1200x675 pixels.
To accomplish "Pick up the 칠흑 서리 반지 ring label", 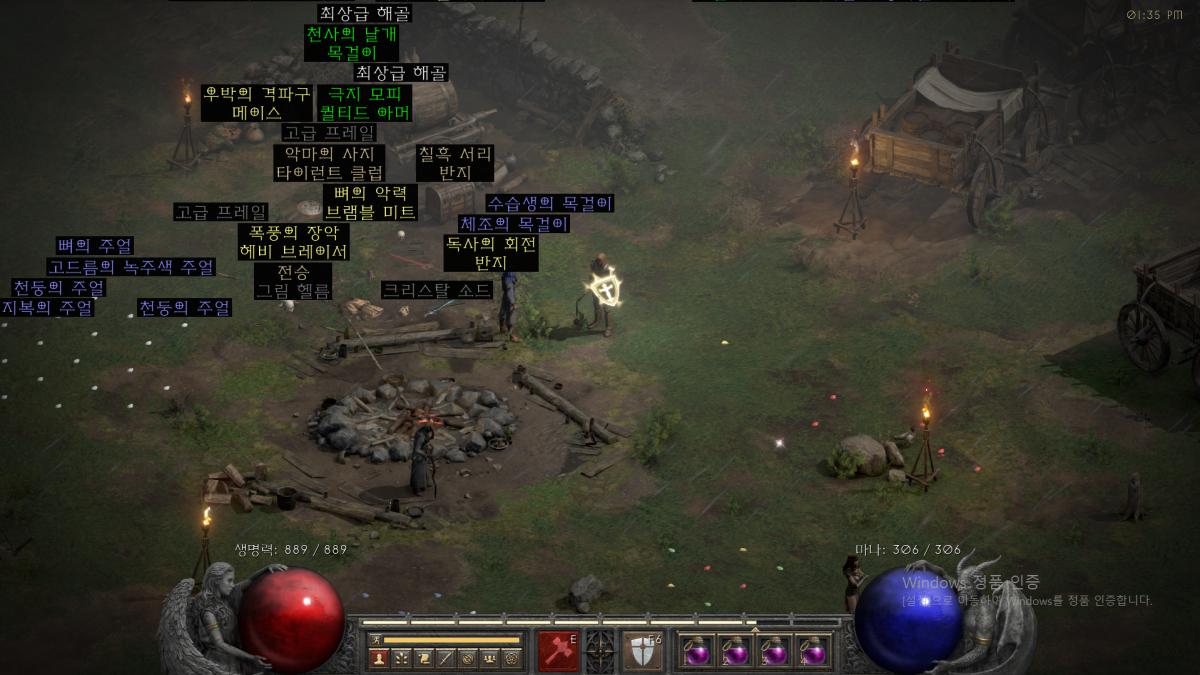I will (454, 163).
